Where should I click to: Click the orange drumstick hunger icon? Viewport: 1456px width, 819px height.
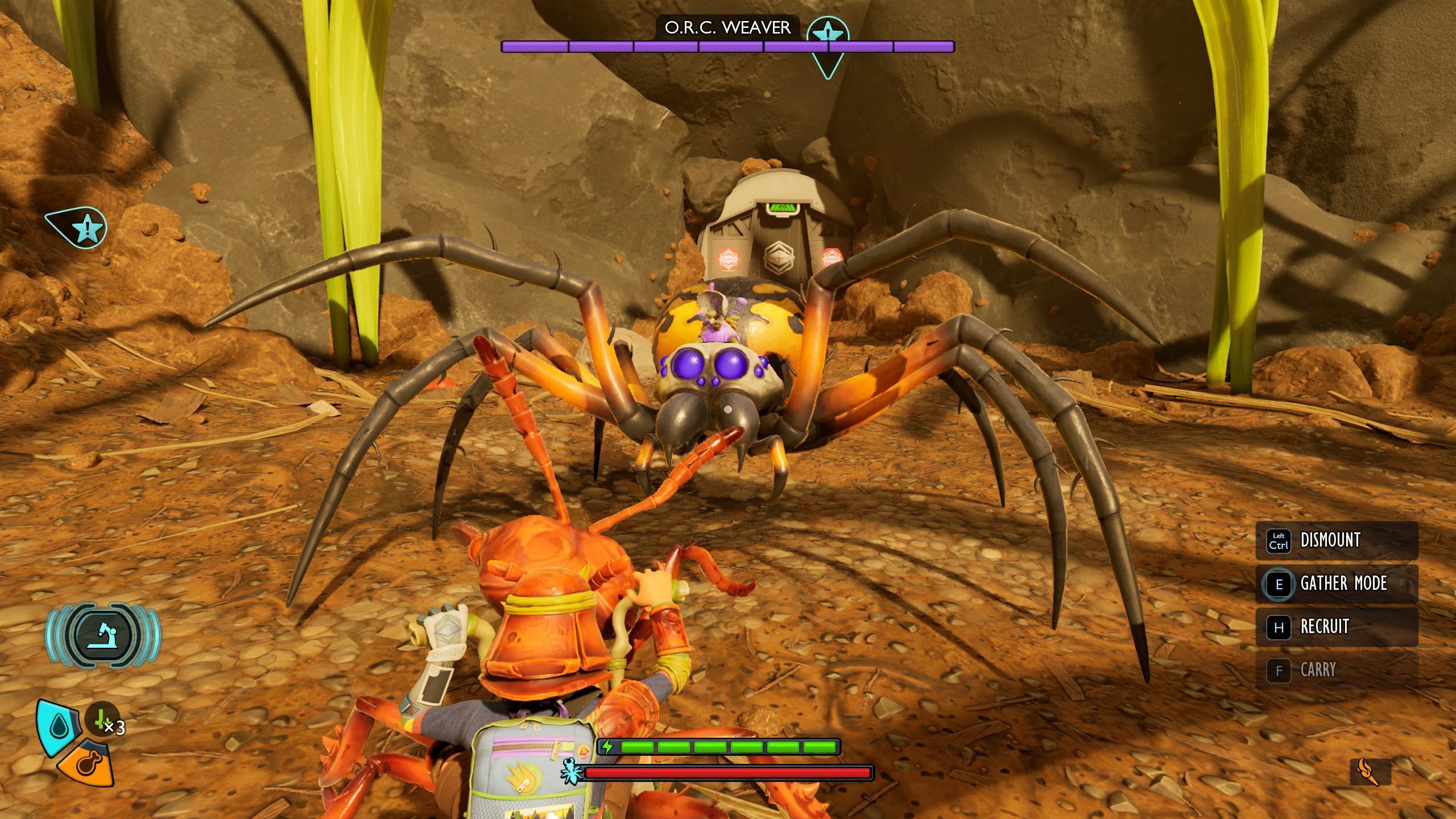(88, 763)
